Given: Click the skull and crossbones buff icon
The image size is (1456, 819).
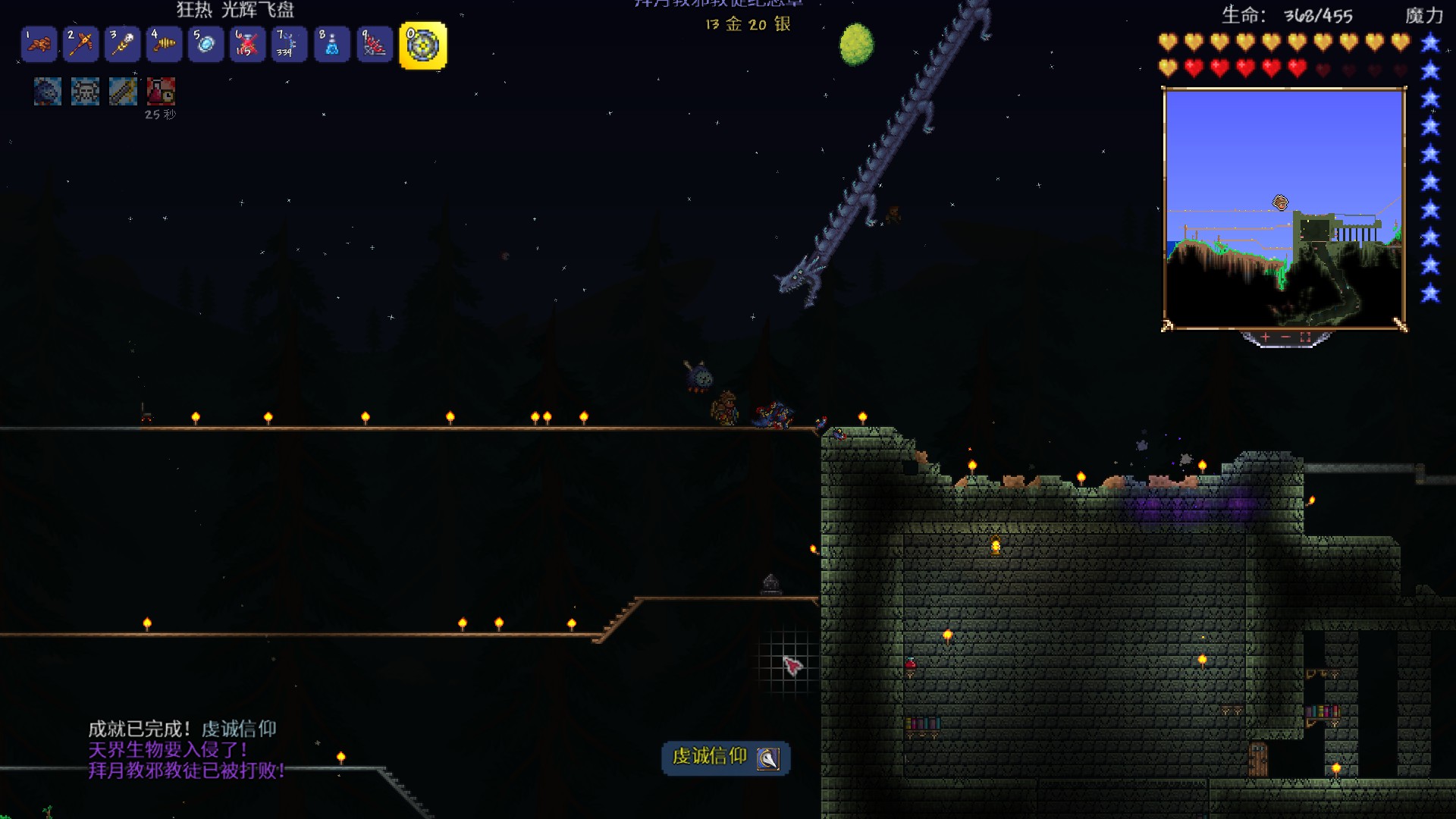Looking at the screenshot, I should click(85, 92).
